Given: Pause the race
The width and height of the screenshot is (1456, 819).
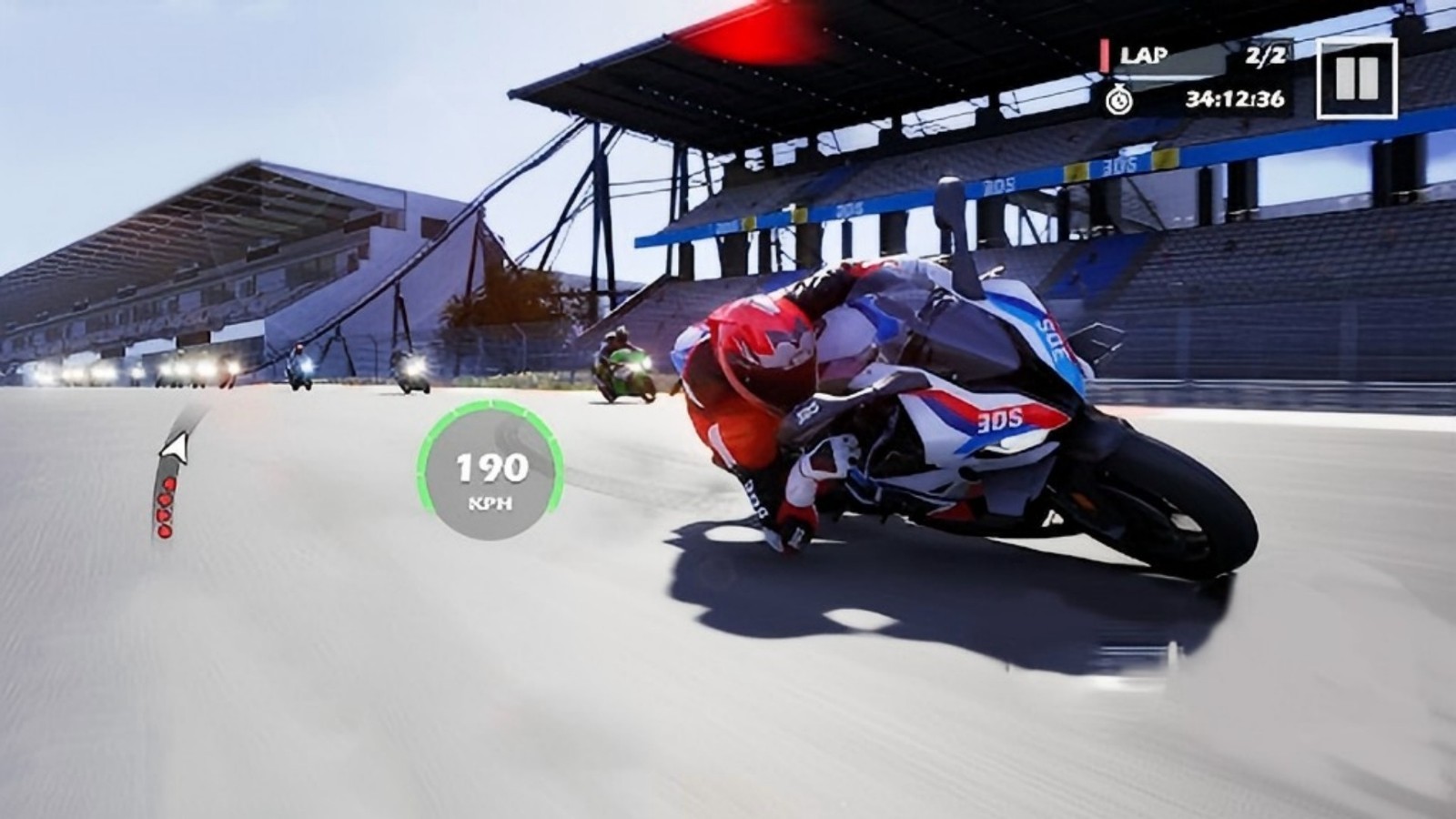Looking at the screenshot, I should [x=1356, y=77].
